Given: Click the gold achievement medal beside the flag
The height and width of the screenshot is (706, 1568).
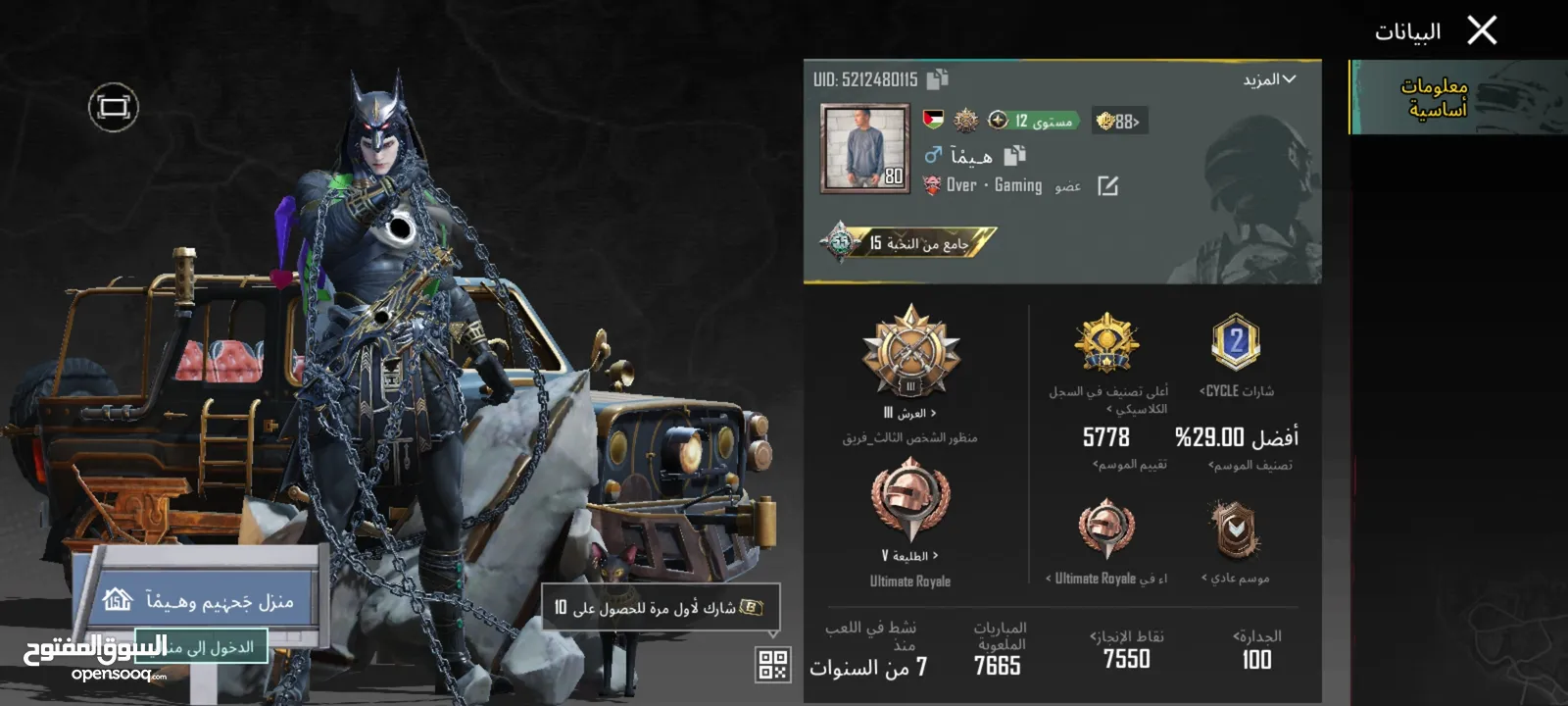Looking at the screenshot, I should pyautogui.click(x=966, y=119).
